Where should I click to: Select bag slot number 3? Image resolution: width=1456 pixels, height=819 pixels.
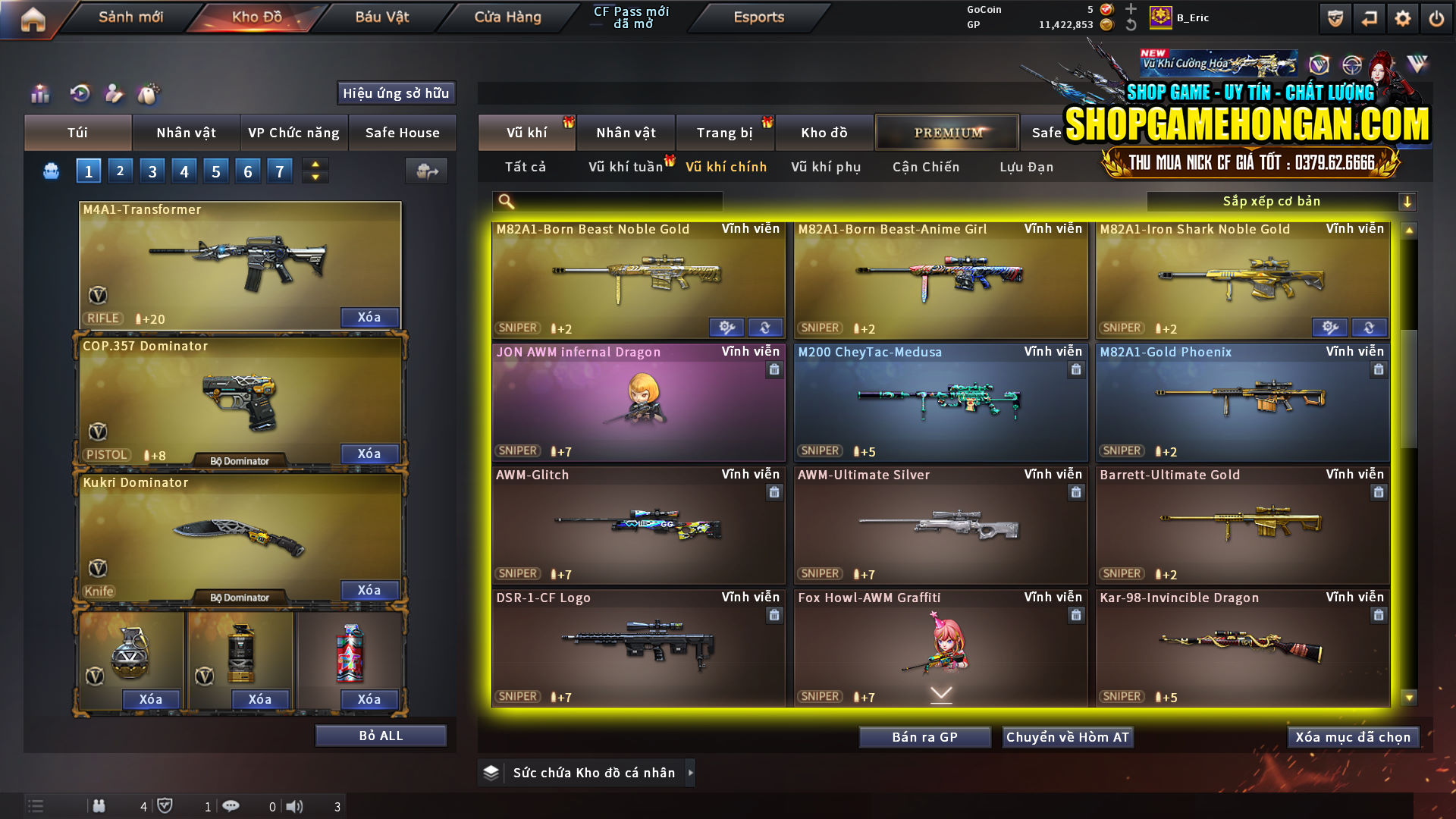click(152, 171)
